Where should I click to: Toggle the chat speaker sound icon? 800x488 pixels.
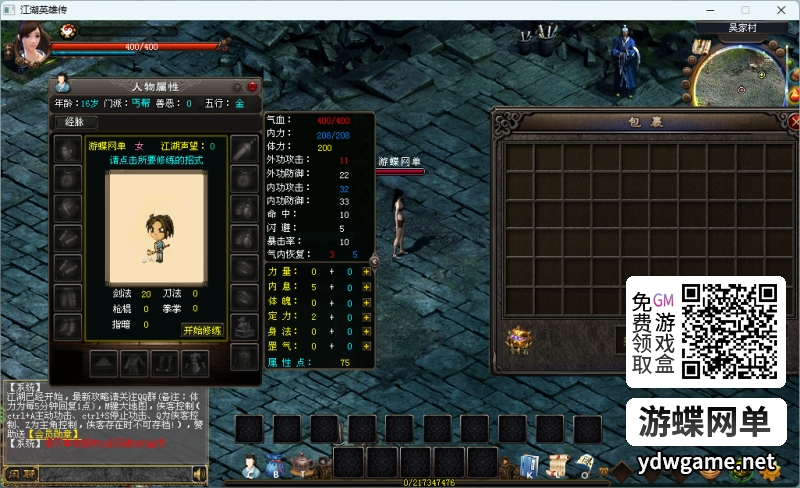click(x=199, y=473)
